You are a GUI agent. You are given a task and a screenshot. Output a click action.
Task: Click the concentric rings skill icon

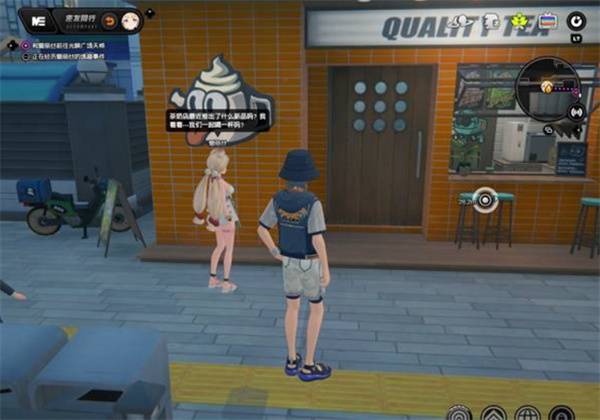click(x=458, y=412)
